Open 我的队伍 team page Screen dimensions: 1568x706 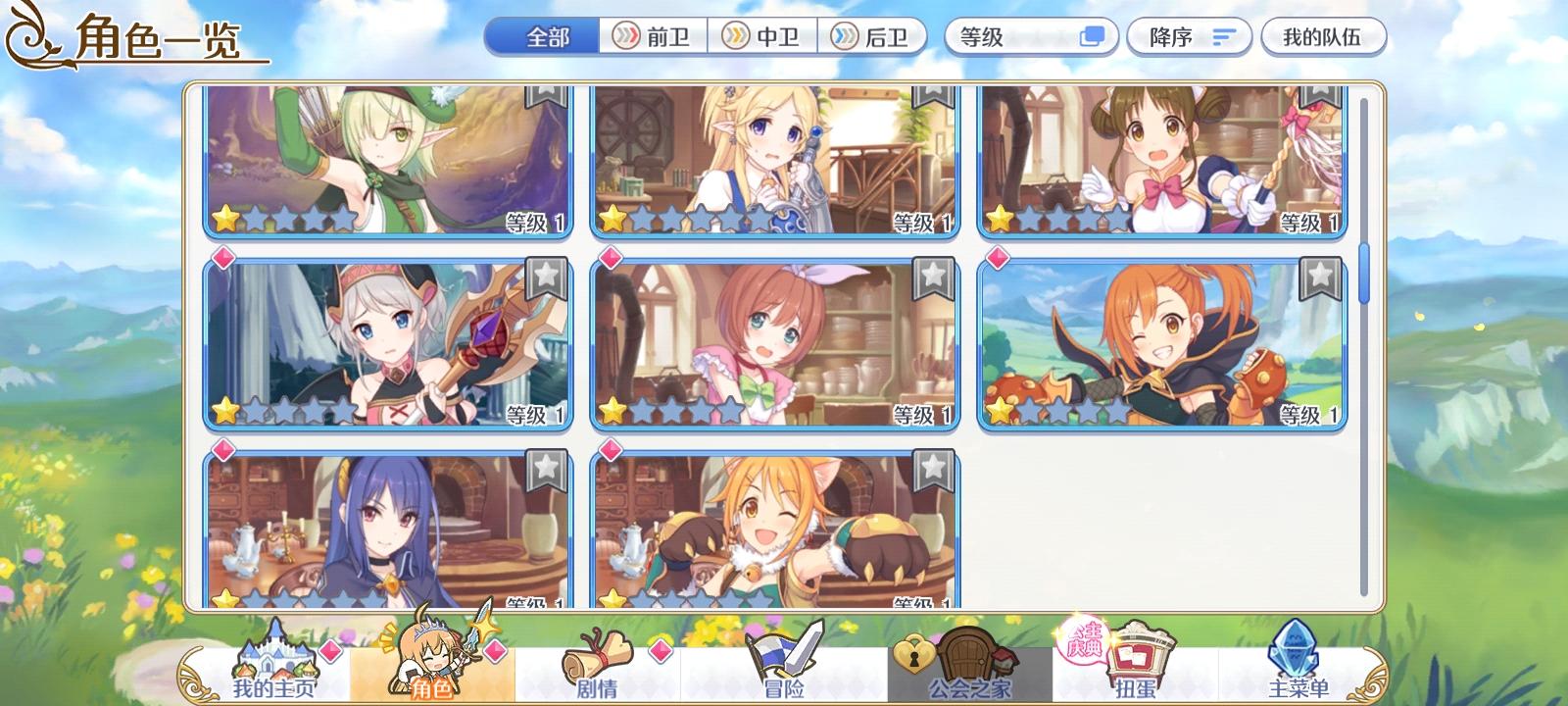(x=1324, y=36)
